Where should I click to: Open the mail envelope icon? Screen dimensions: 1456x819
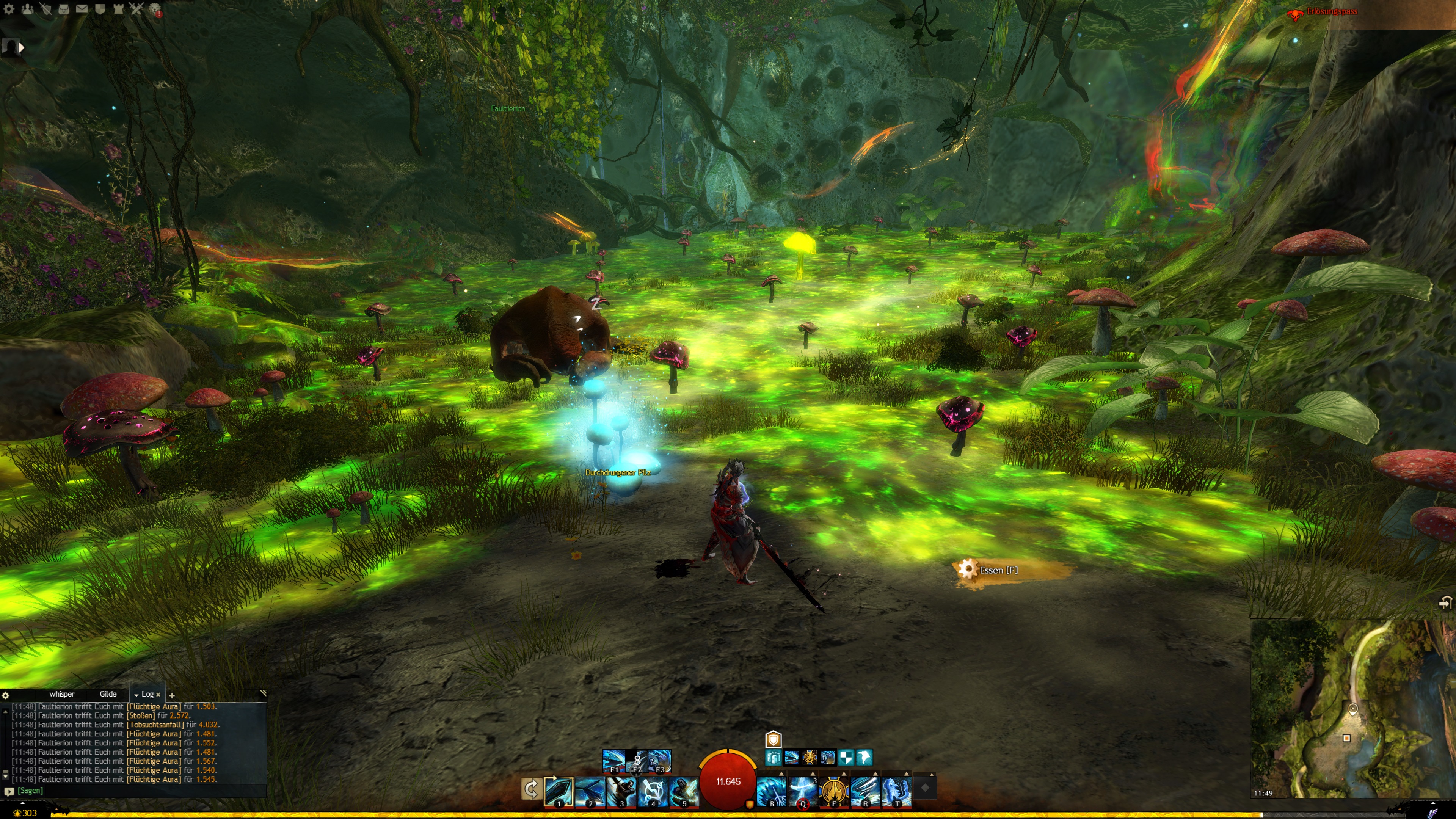coord(82,8)
